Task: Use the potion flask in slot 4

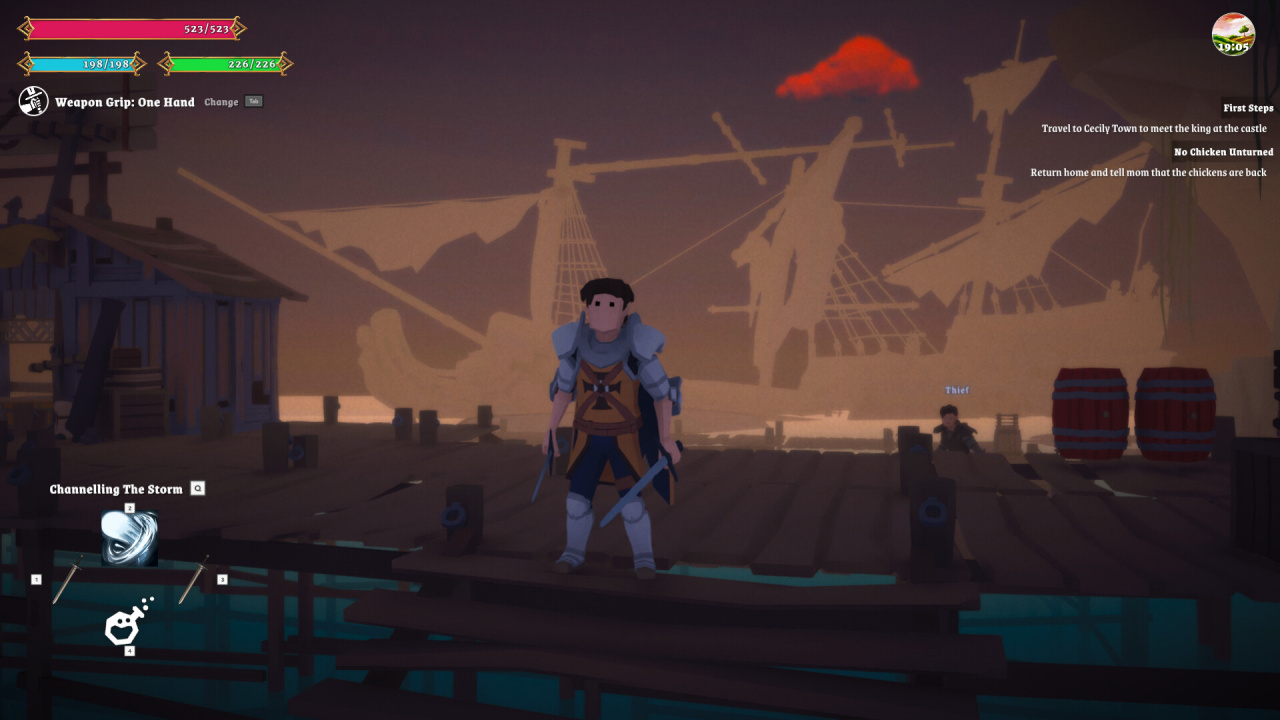Action: coord(127,623)
